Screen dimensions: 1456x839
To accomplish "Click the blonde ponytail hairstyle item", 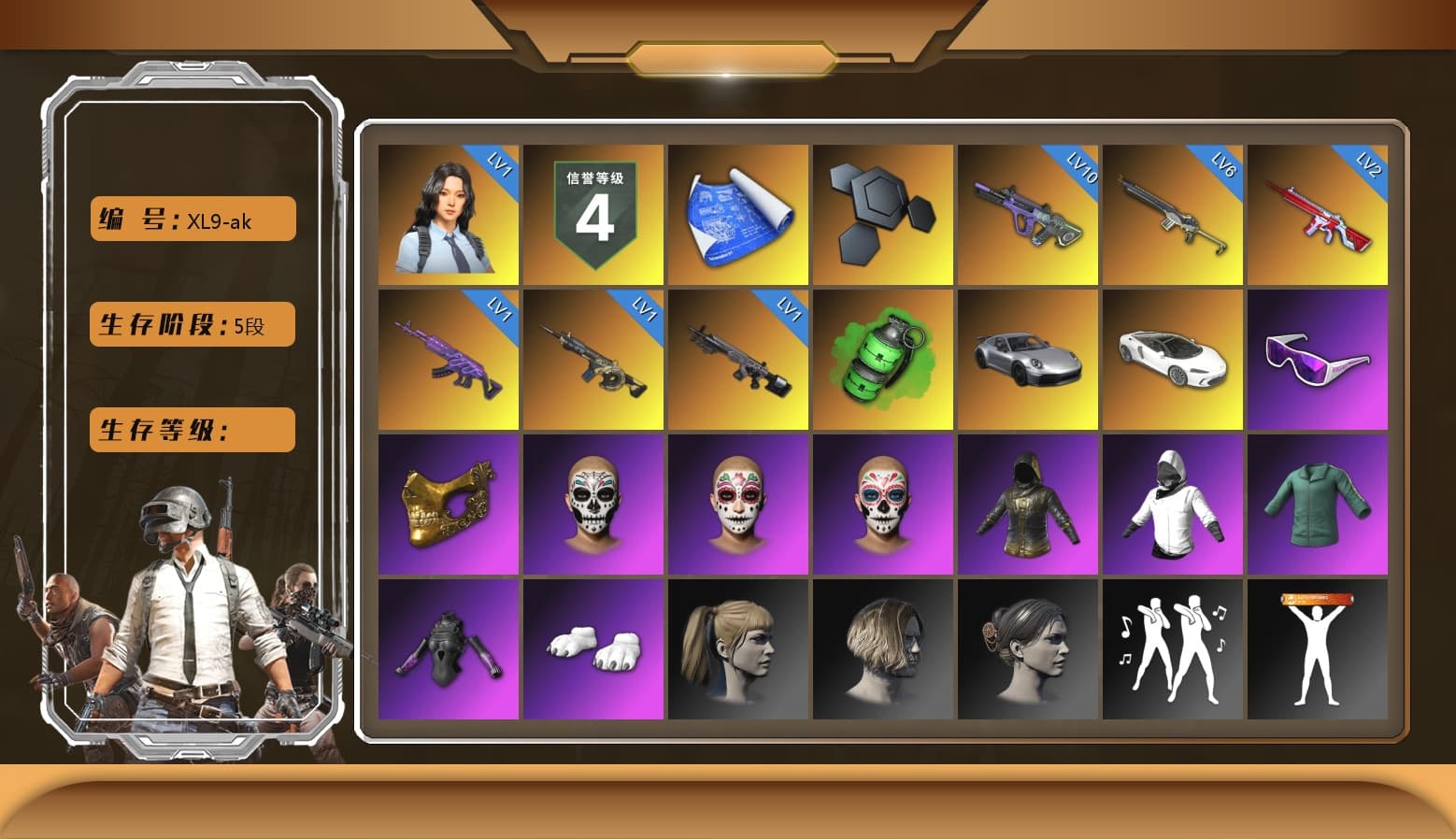I will point(739,647).
